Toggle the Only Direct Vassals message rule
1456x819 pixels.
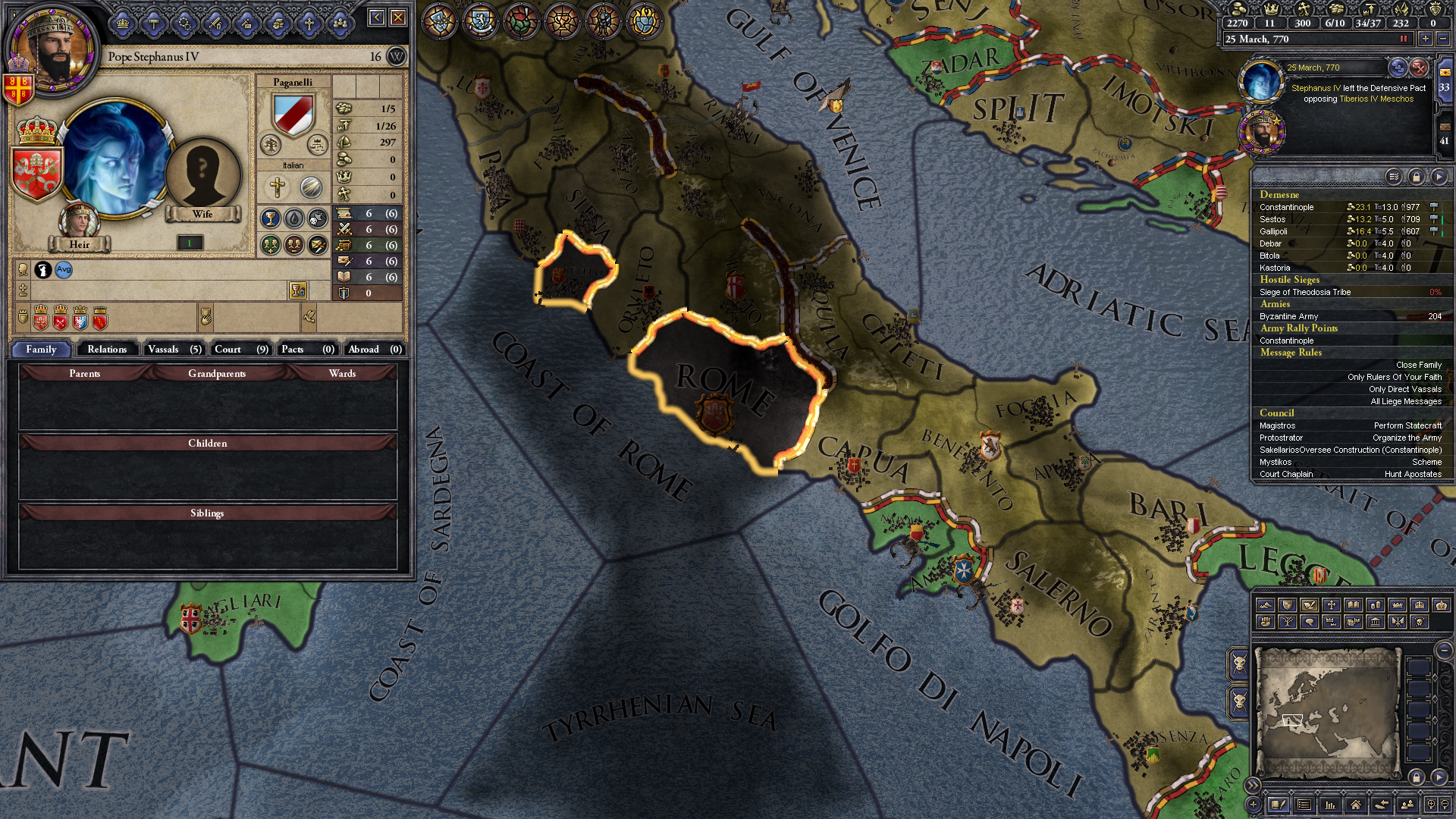pos(1406,389)
